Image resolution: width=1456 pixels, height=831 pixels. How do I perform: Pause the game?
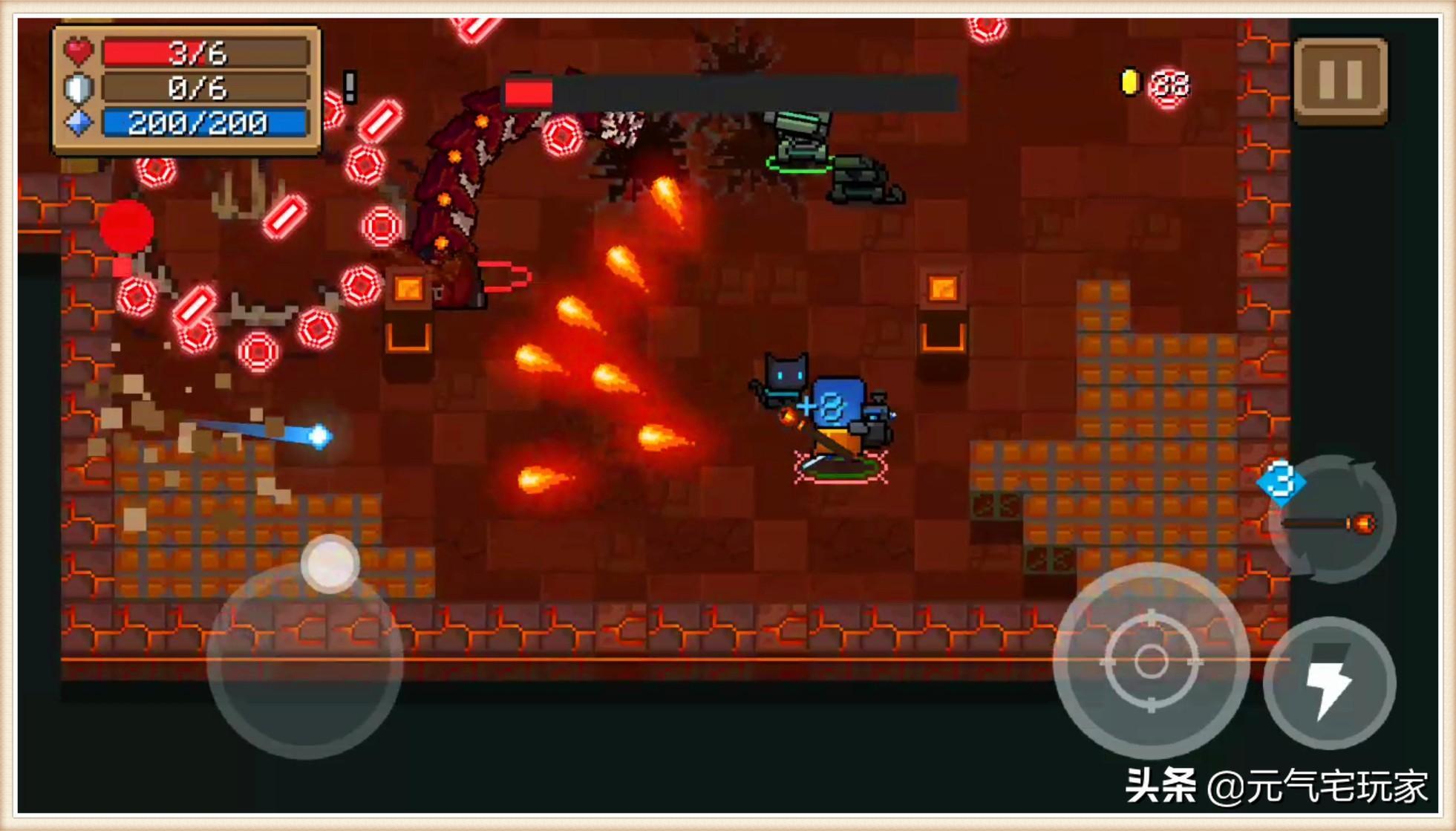[1340, 79]
